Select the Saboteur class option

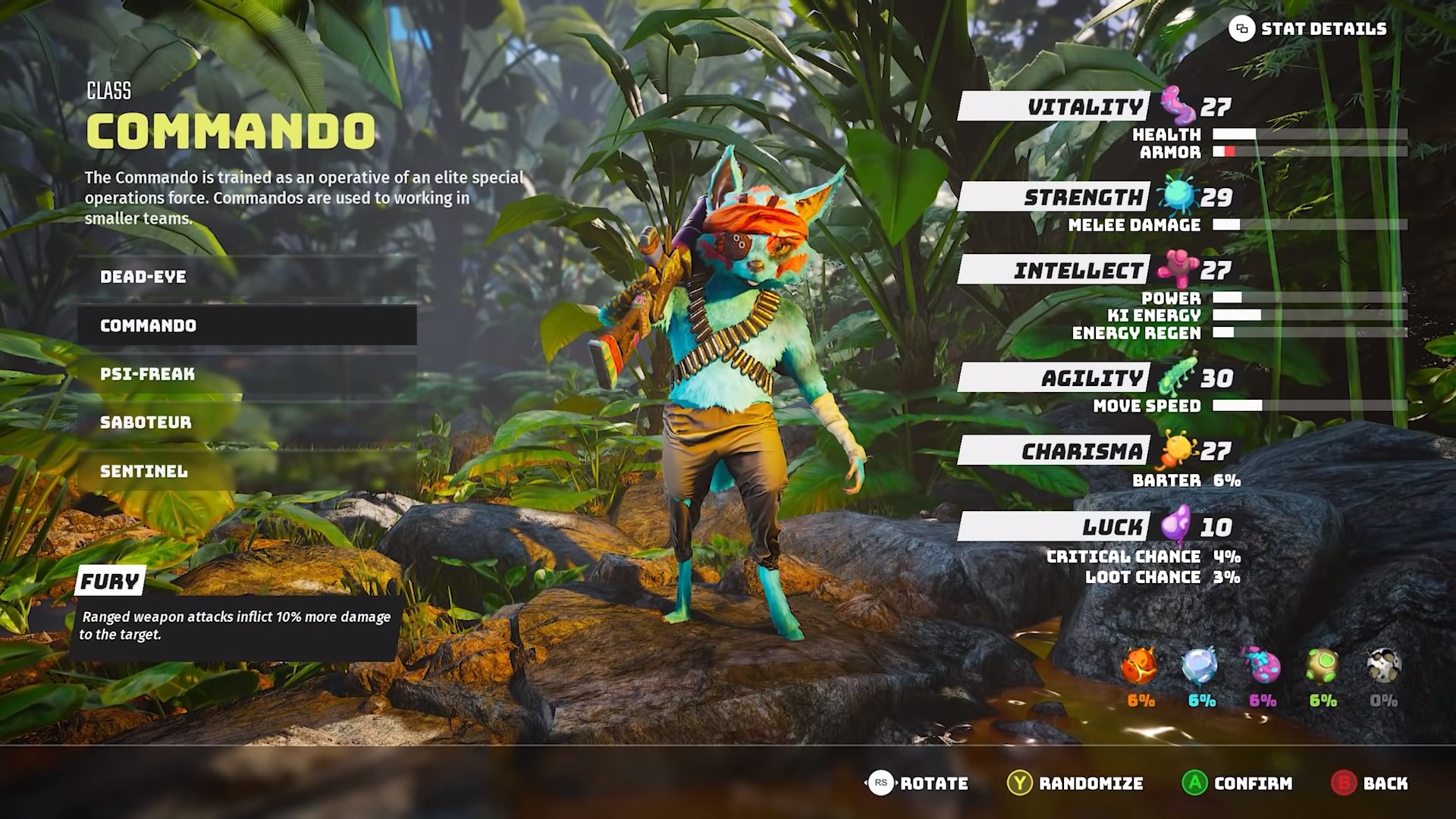tap(246, 422)
